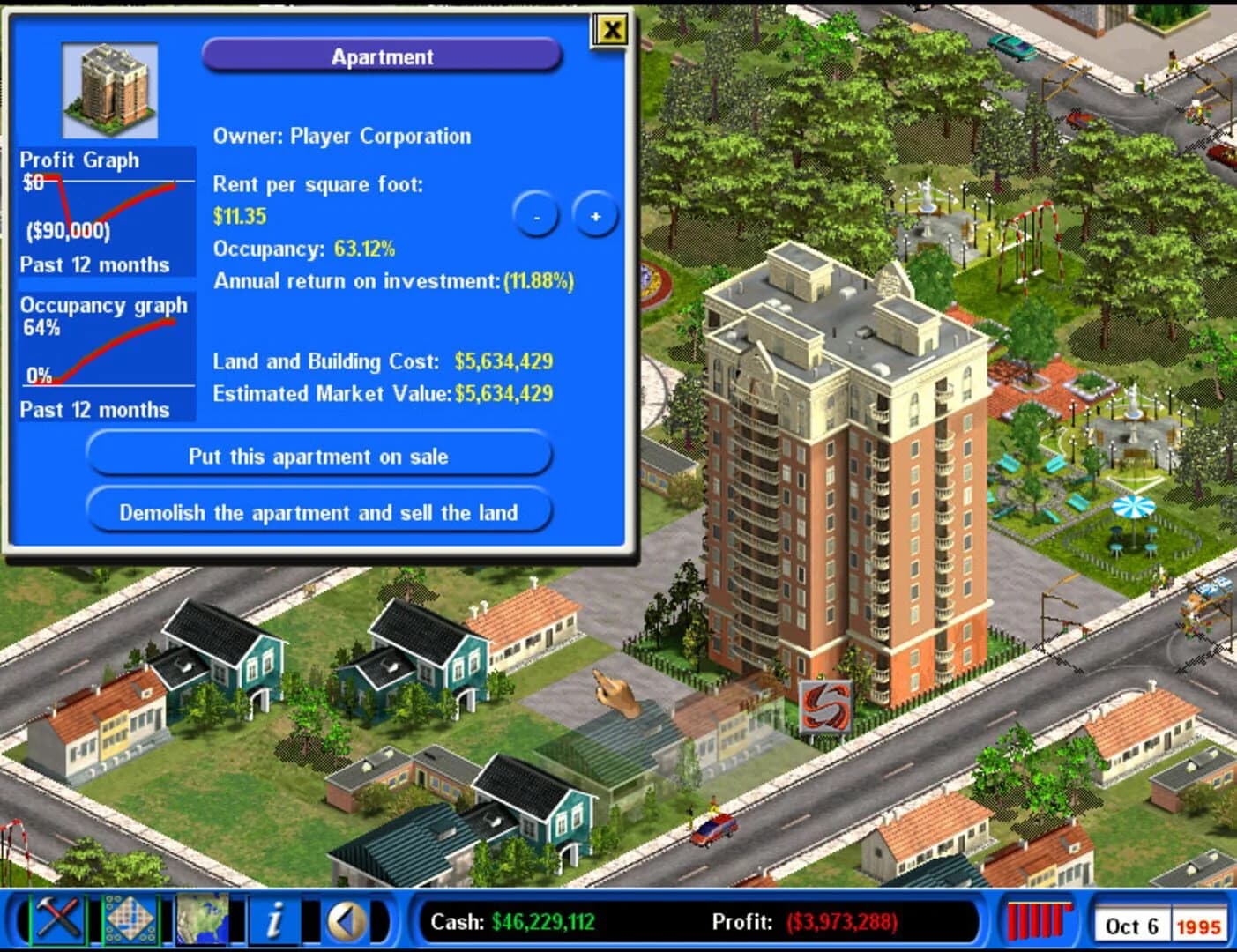Click the Apartment title banner
This screenshot has width=1237, height=952.
(383, 56)
